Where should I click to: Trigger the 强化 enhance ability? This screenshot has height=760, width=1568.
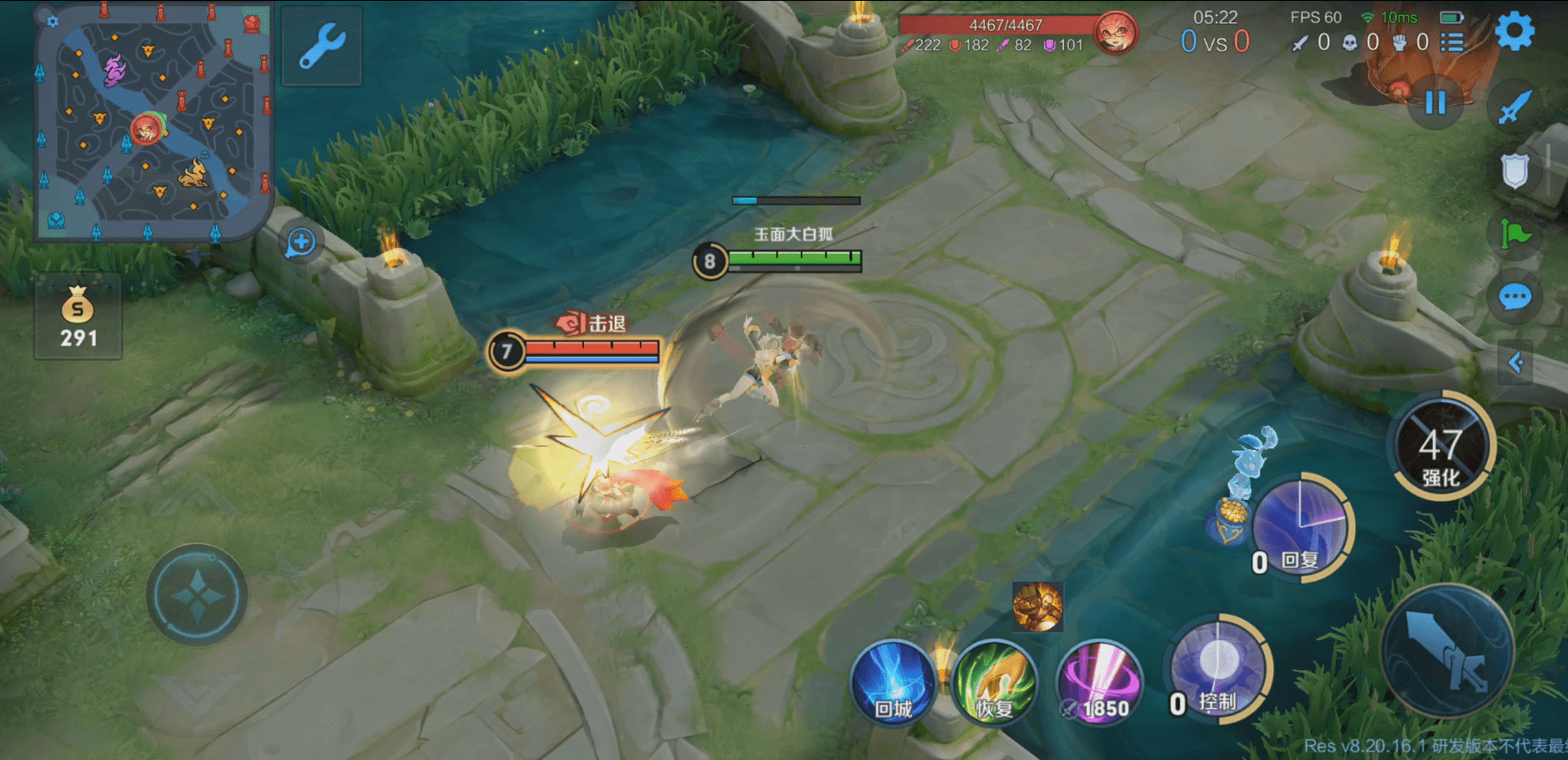tap(1441, 446)
